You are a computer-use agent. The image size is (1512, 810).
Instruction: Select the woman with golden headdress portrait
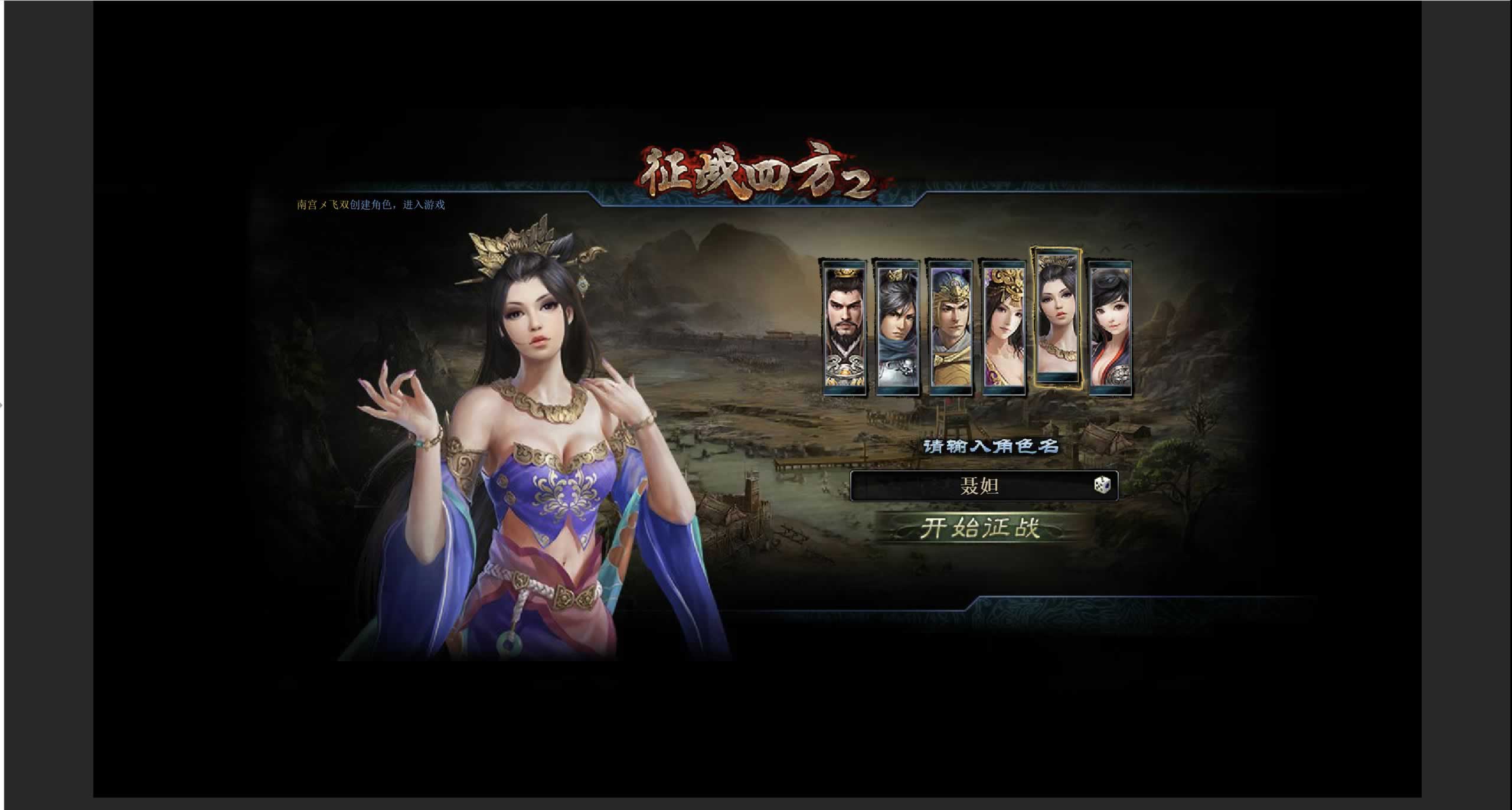tap(1004, 328)
